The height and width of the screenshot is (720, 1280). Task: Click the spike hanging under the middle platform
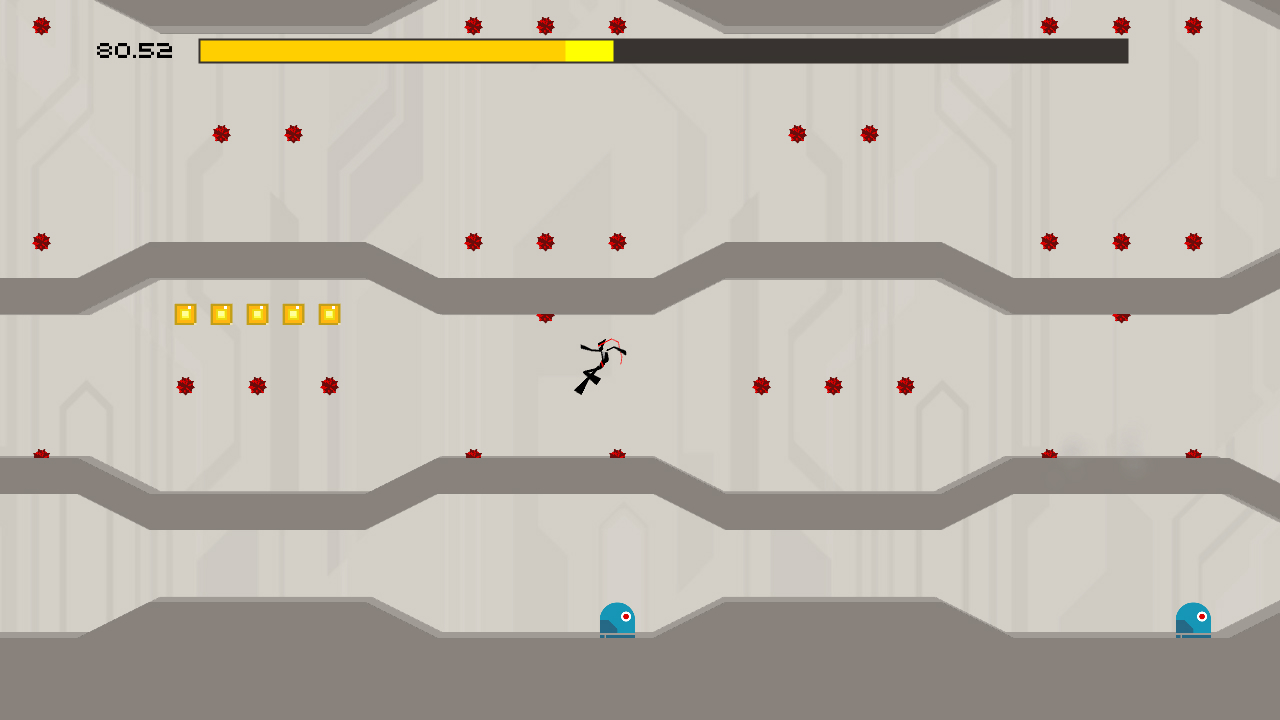(x=545, y=317)
